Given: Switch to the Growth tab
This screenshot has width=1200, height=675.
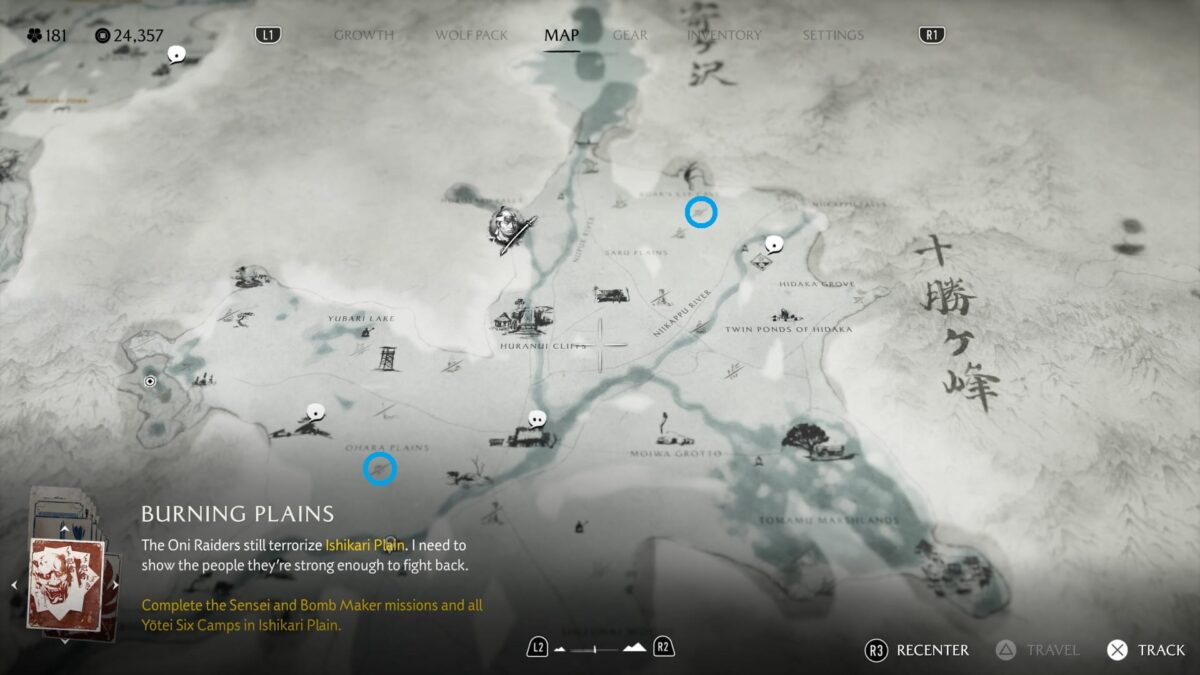Looking at the screenshot, I should pos(363,35).
